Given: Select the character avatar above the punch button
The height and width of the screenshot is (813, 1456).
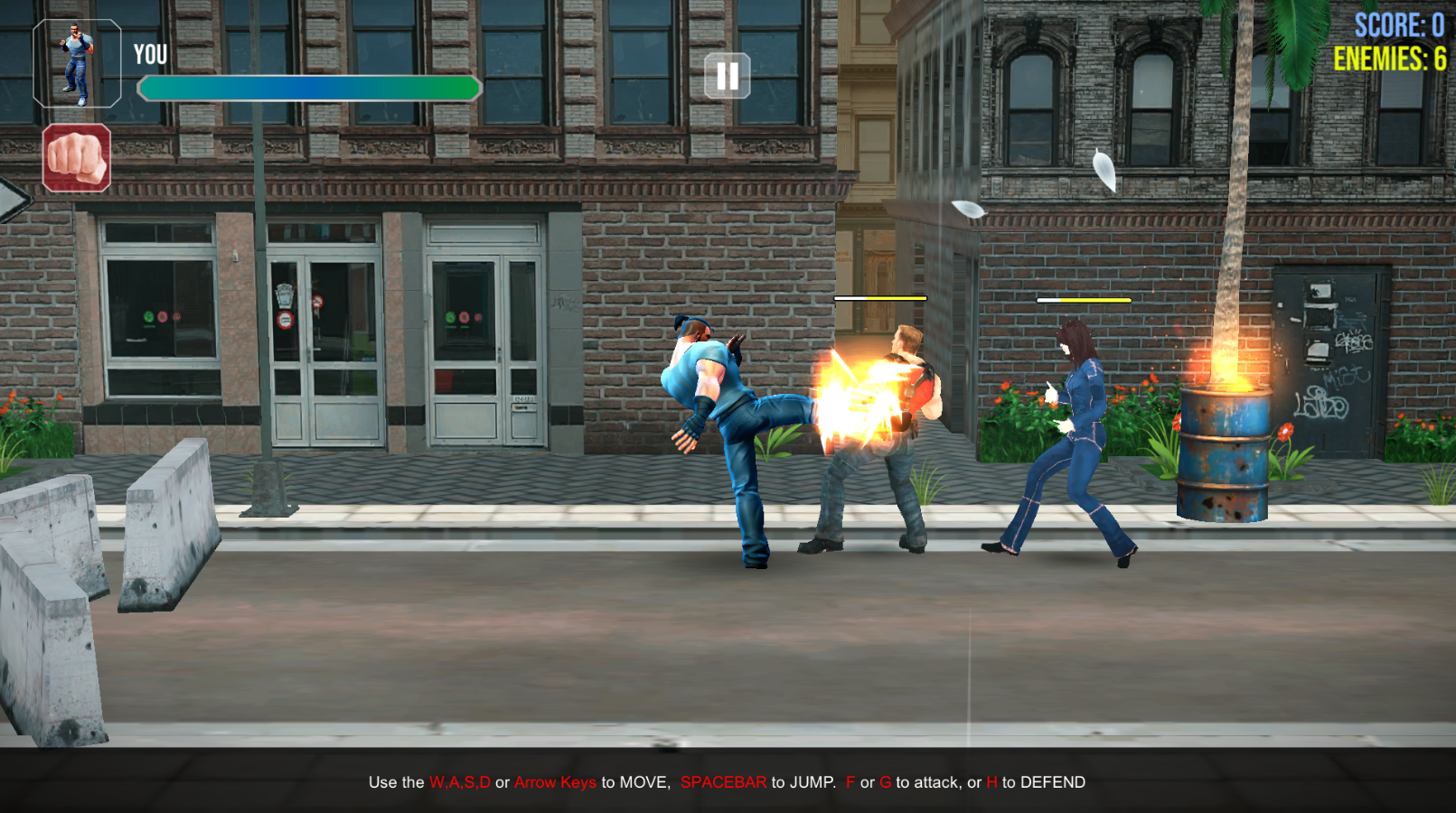Looking at the screenshot, I should pyautogui.click(x=76, y=64).
